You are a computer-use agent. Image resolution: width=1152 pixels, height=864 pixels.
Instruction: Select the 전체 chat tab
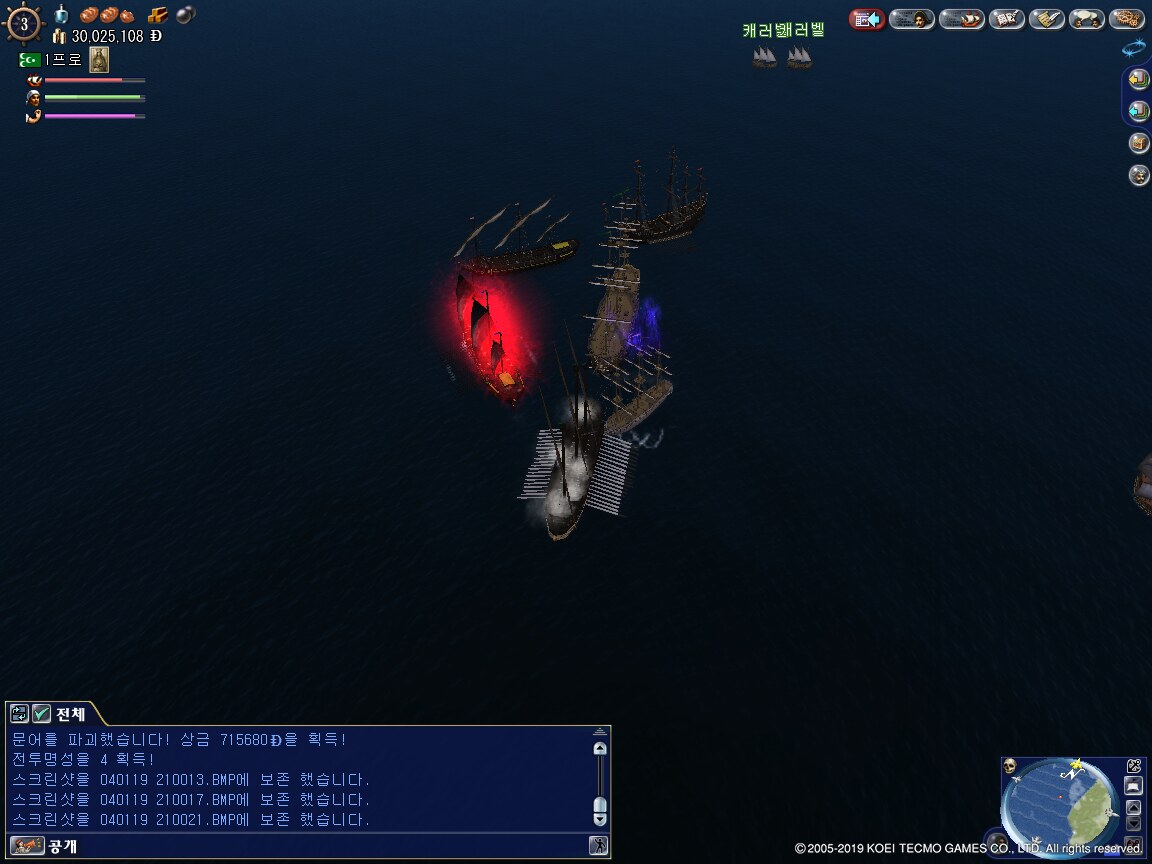click(70, 713)
